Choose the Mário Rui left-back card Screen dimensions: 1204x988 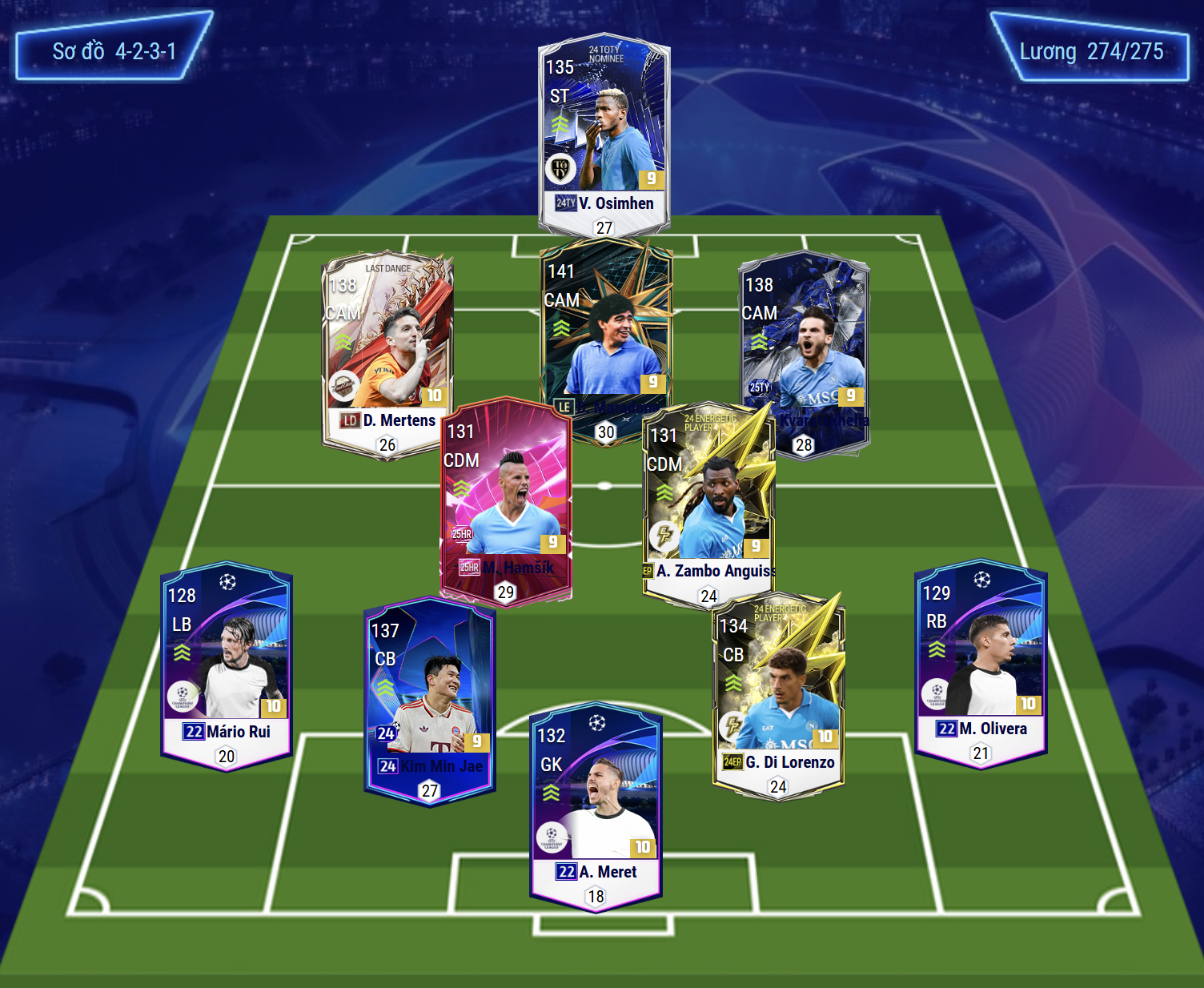click(227, 665)
